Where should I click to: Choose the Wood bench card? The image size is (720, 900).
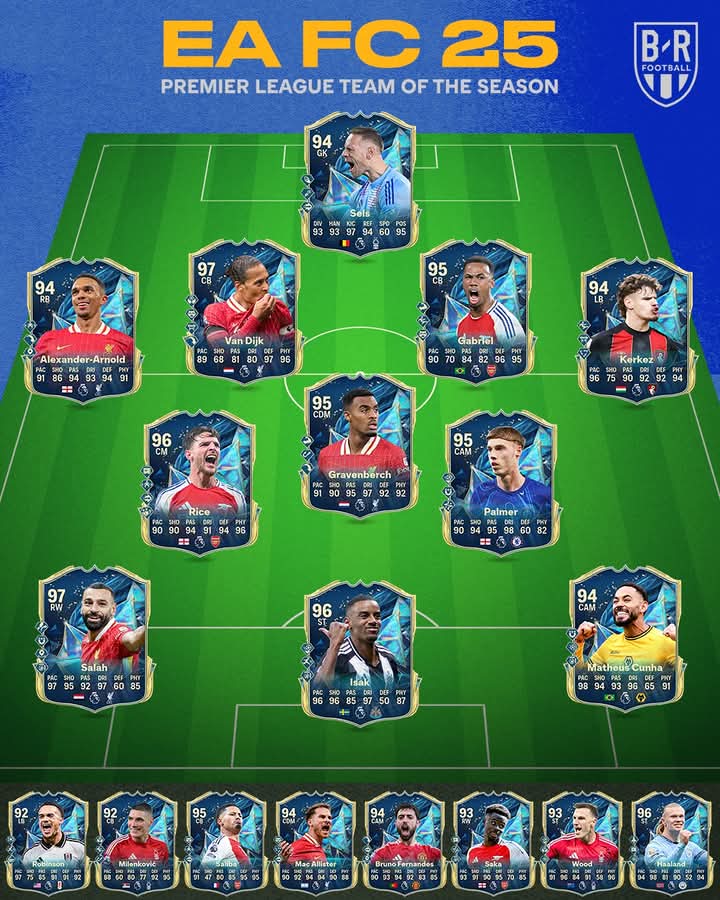[582, 841]
